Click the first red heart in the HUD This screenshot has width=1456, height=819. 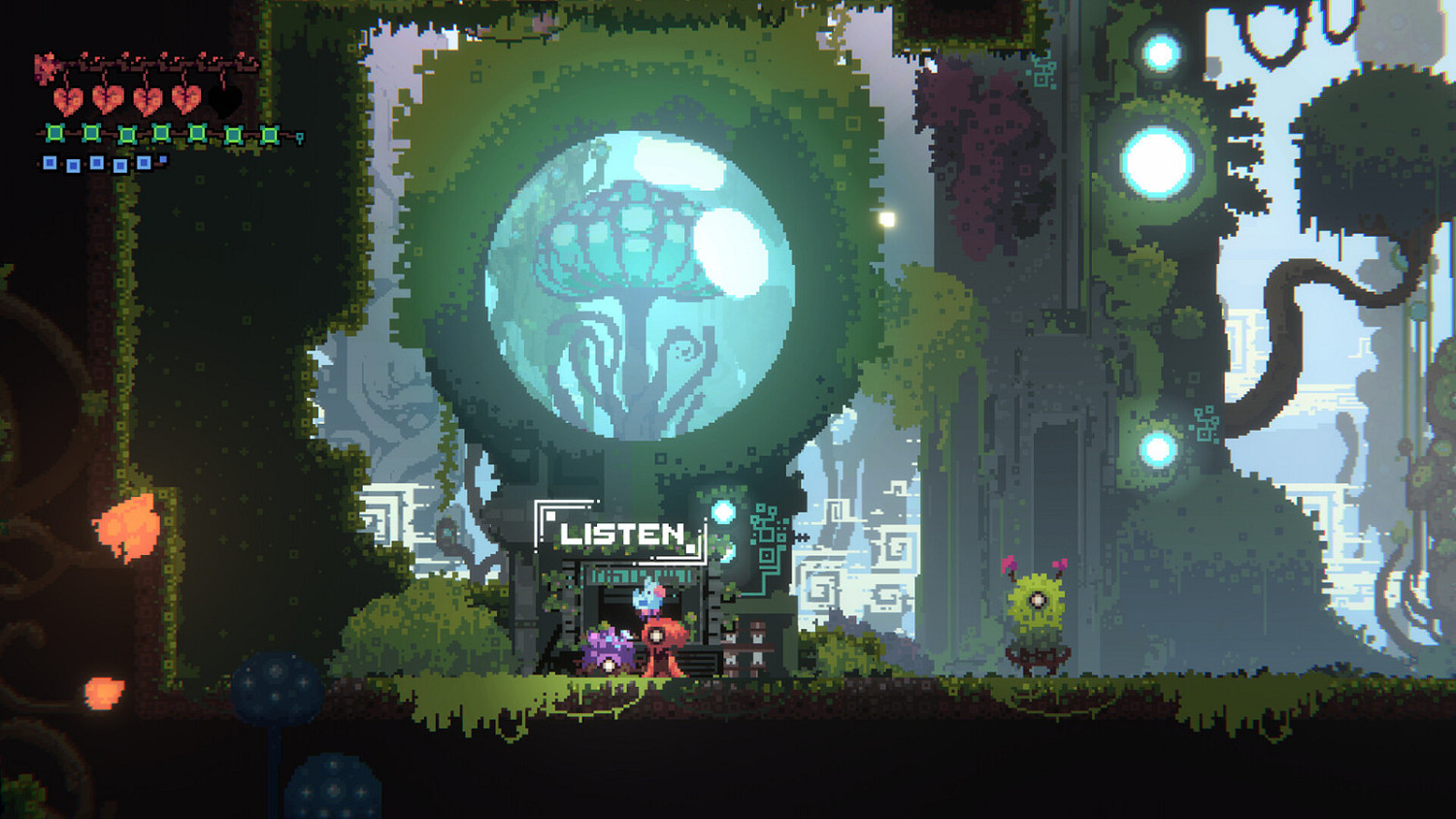69,100
